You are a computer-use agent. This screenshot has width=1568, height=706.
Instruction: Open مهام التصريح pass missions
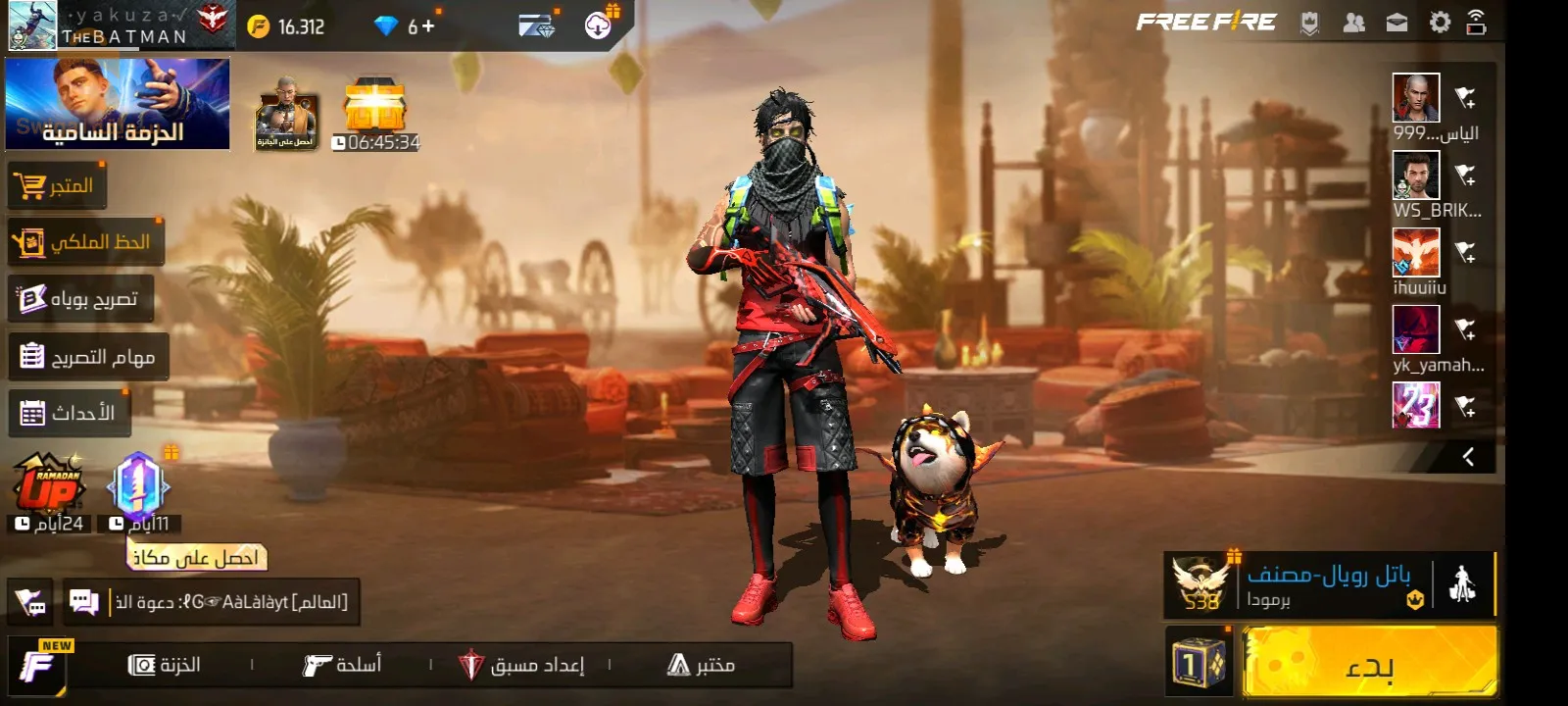(x=88, y=356)
